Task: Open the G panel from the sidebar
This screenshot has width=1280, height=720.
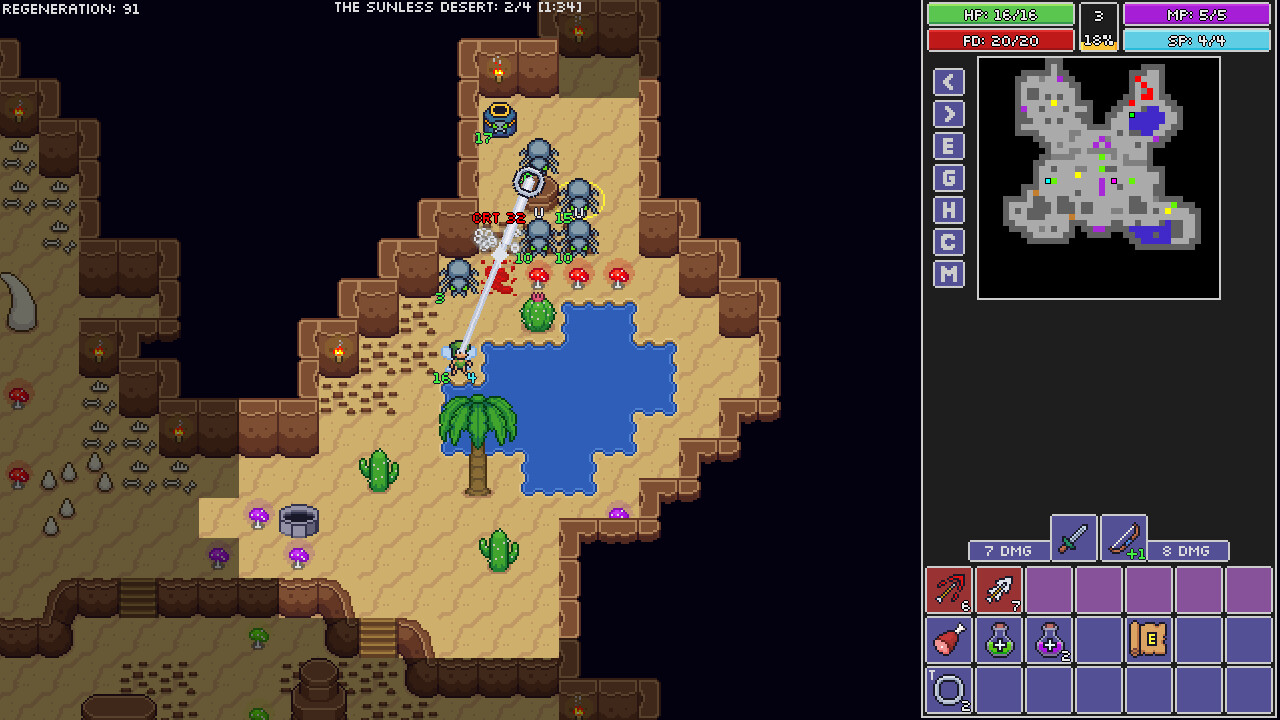Action: (x=947, y=177)
